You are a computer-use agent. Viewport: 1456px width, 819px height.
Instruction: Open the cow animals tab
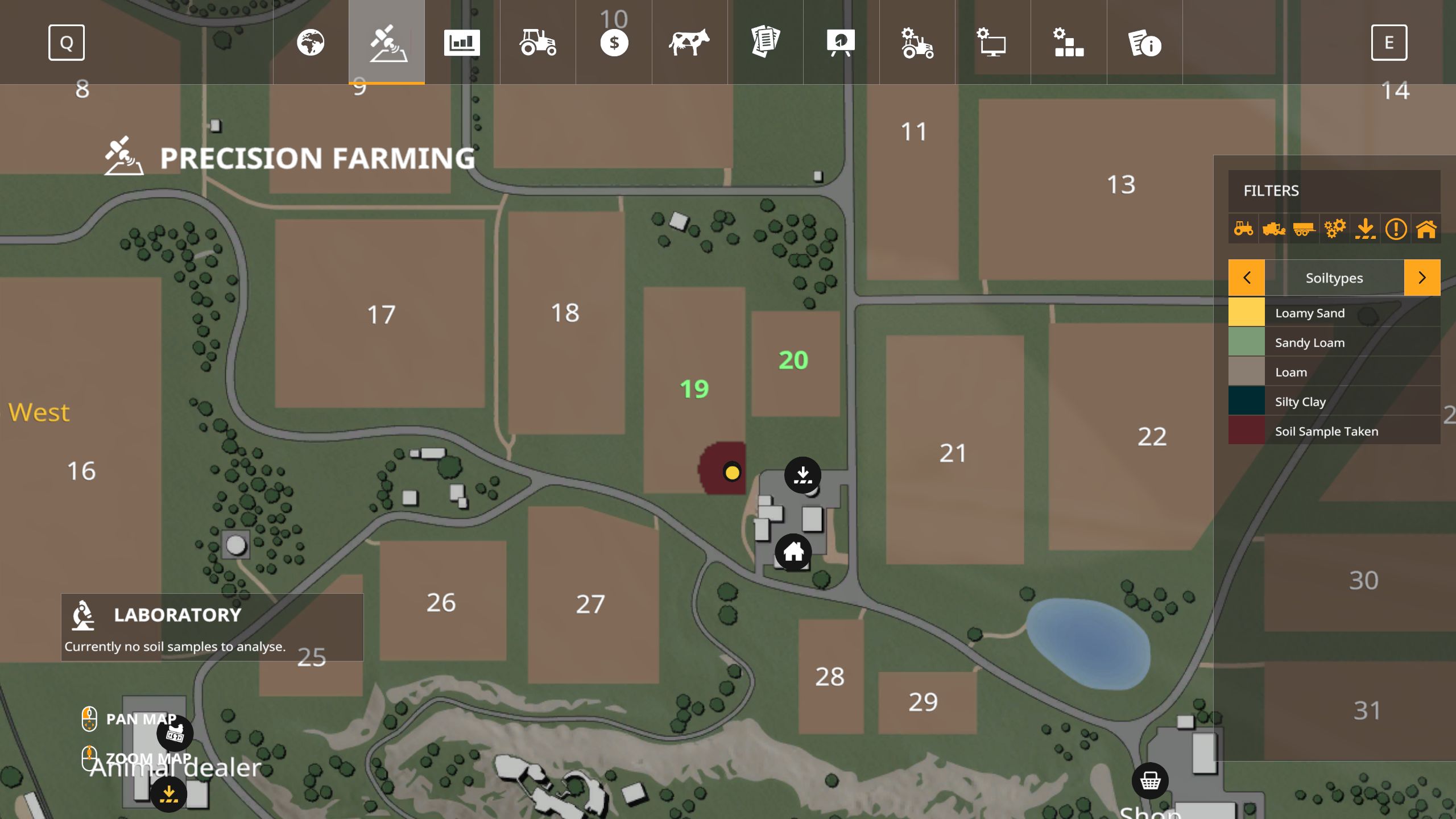click(x=689, y=43)
